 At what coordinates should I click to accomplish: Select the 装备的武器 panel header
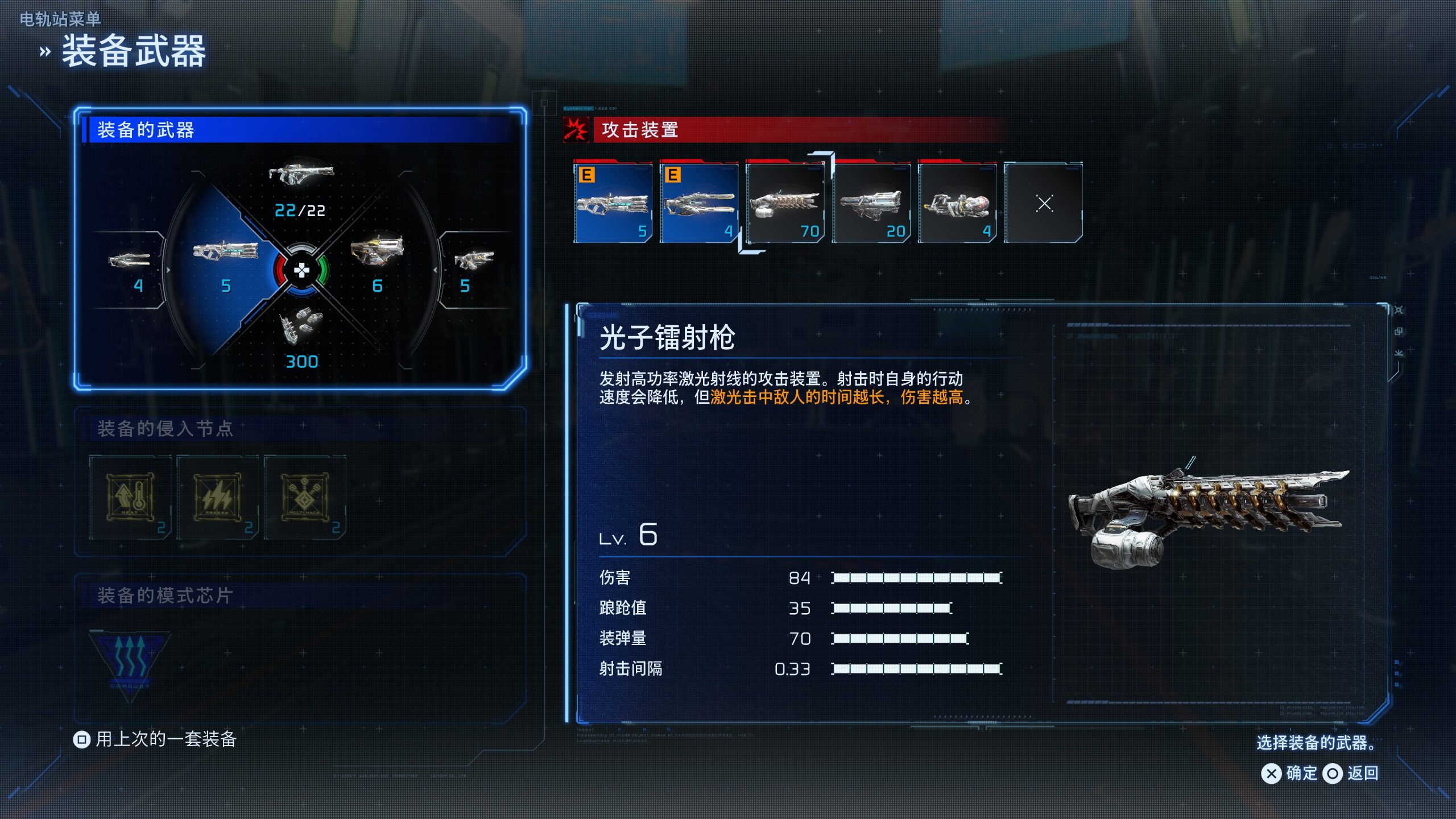(x=146, y=130)
